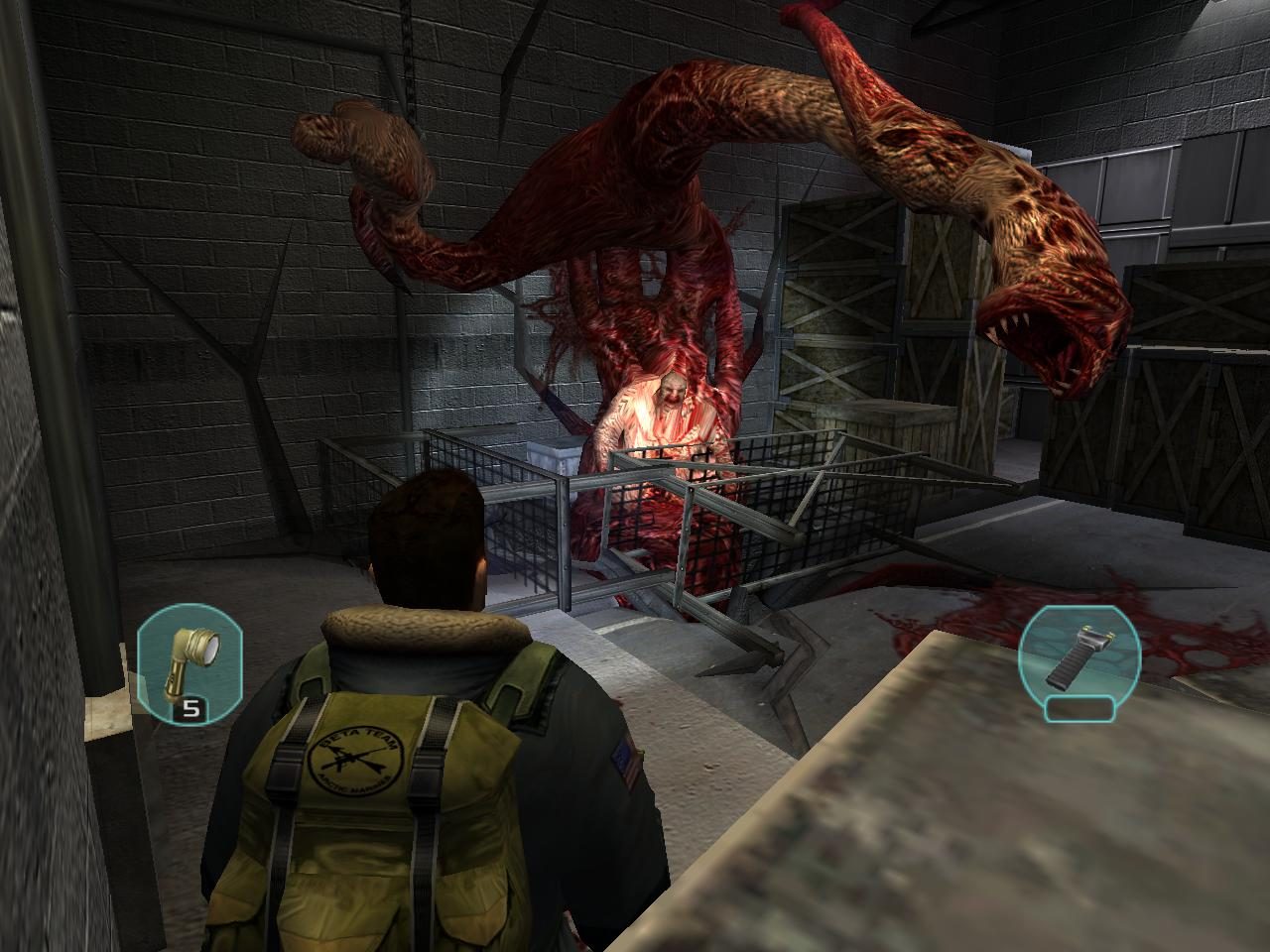Click the American flag shoulder patch
The width and height of the screenshot is (1270, 952).
tap(623, 762)
